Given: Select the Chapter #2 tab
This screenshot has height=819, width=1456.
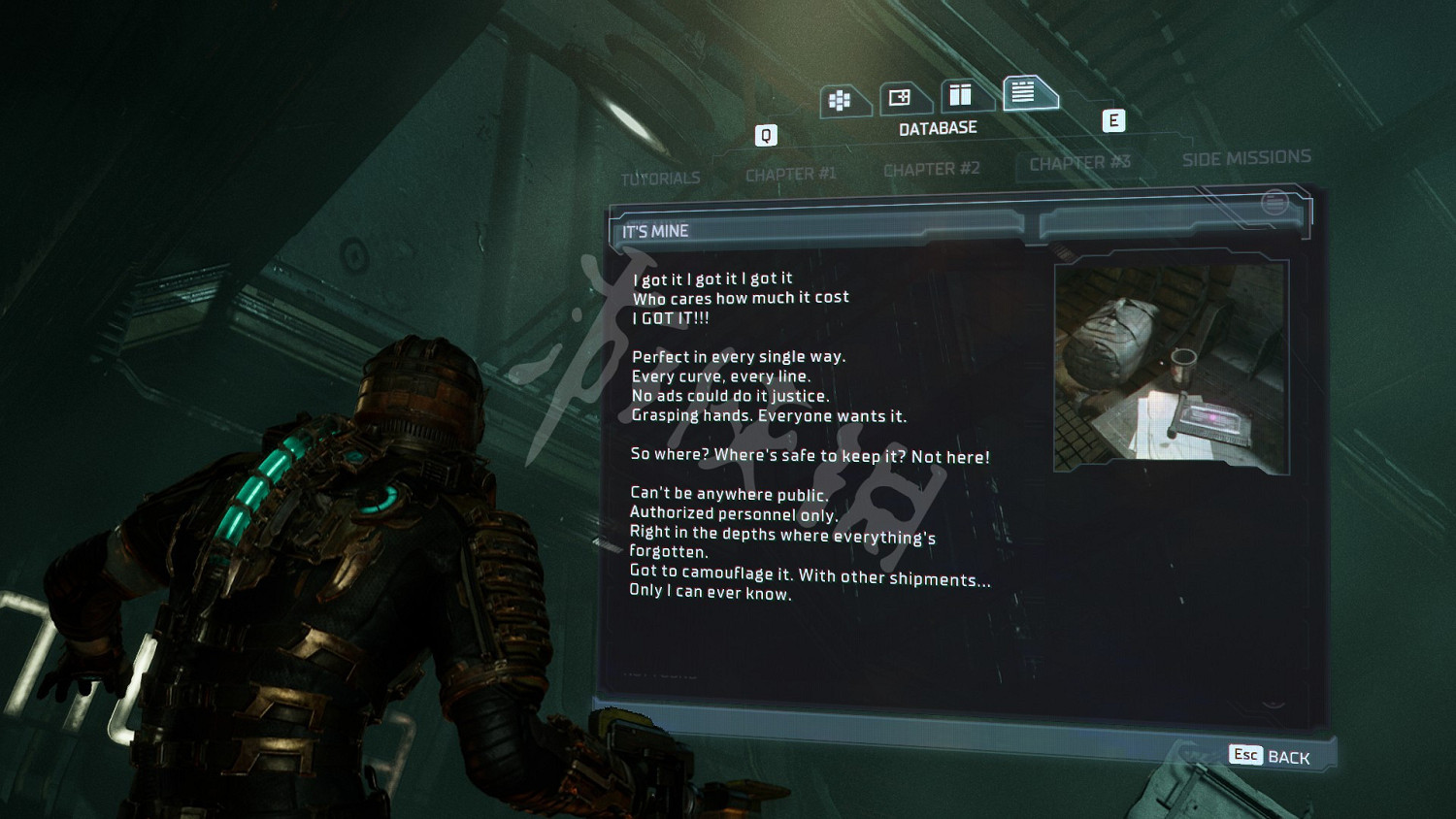Looking at the screenshot, I should 931,170.
